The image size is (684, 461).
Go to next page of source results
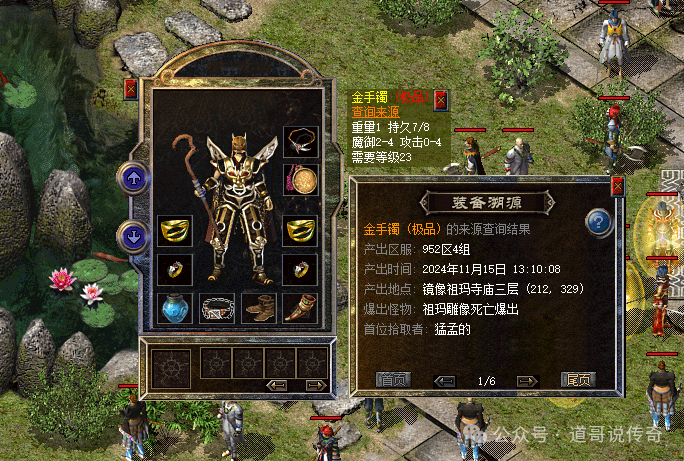[527, 380]
